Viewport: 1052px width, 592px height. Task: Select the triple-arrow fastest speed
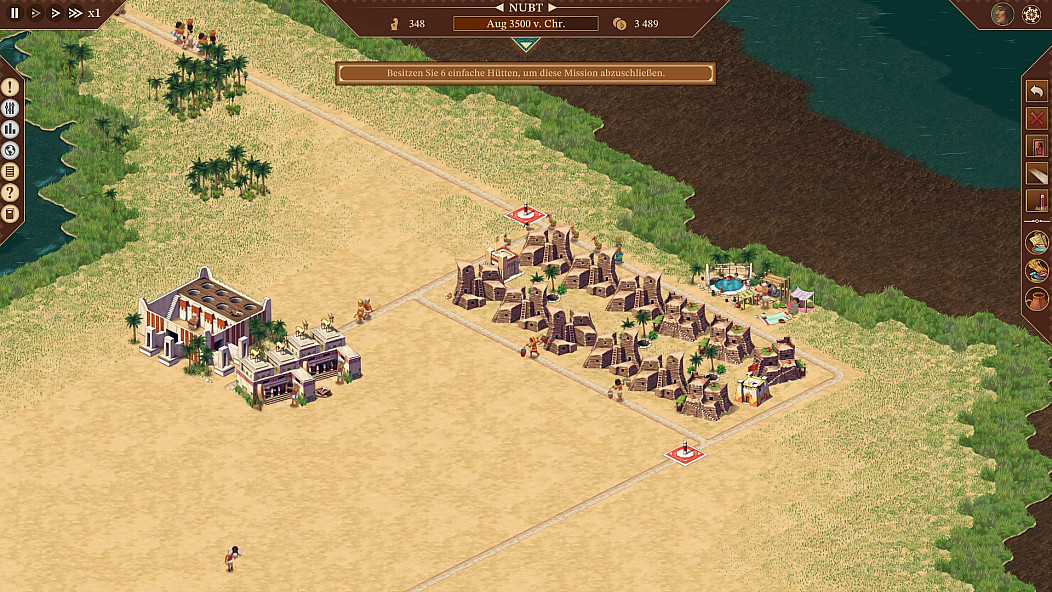click(x=75, y=13)
